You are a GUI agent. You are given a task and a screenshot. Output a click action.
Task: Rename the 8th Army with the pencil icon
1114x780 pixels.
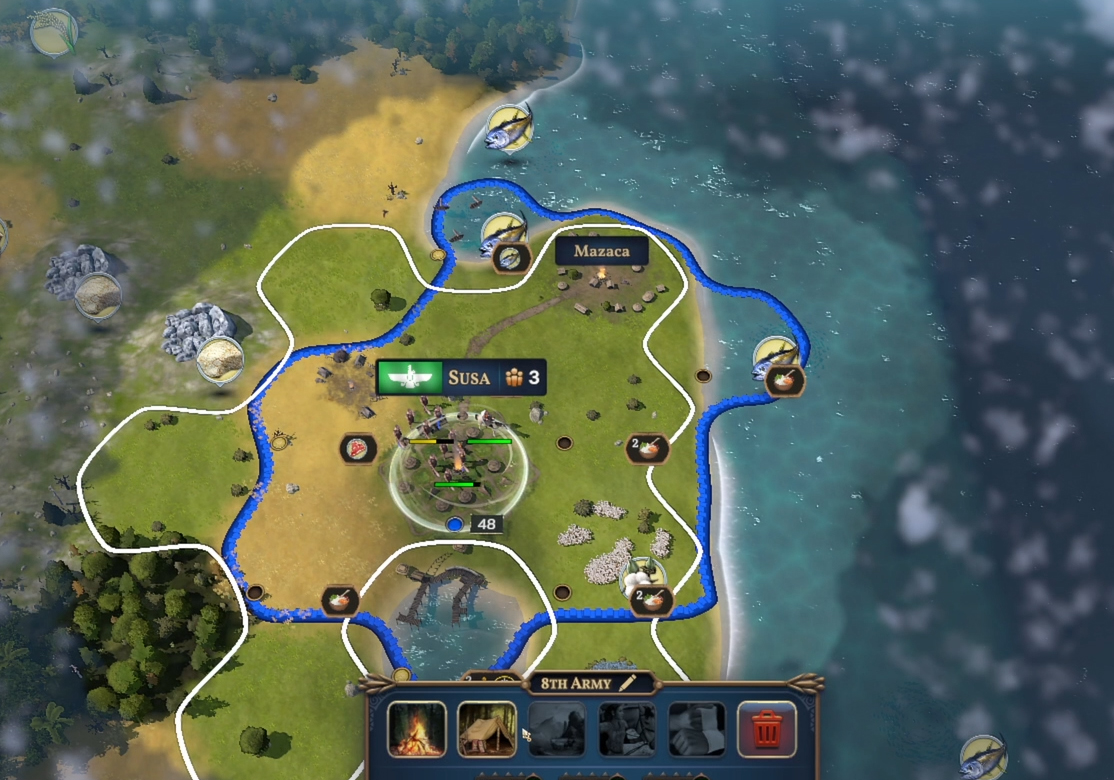tap(628, 684)
